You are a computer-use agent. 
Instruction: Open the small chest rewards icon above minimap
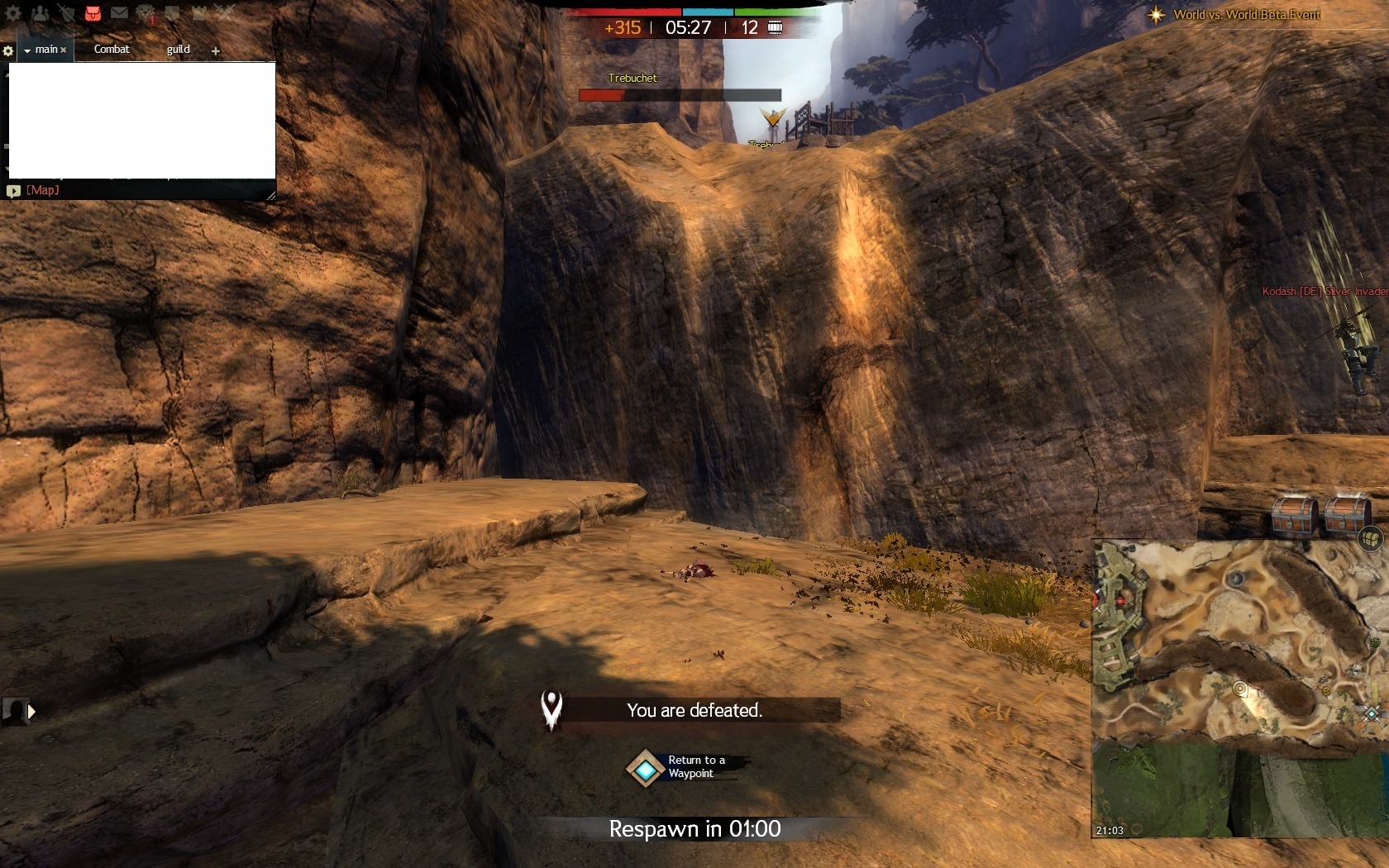(1370, 539)
